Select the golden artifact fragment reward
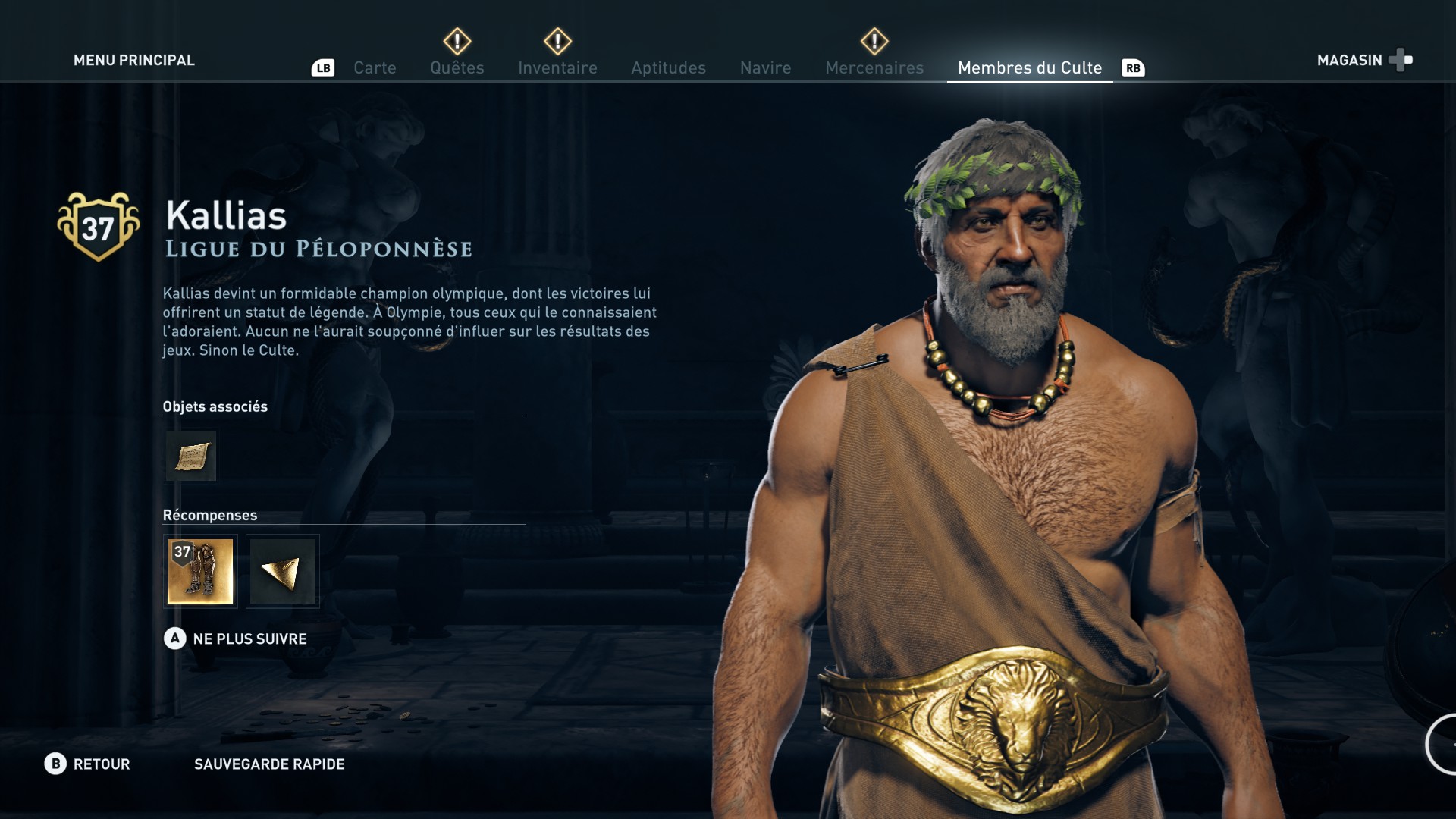 [x=283, y=571]
